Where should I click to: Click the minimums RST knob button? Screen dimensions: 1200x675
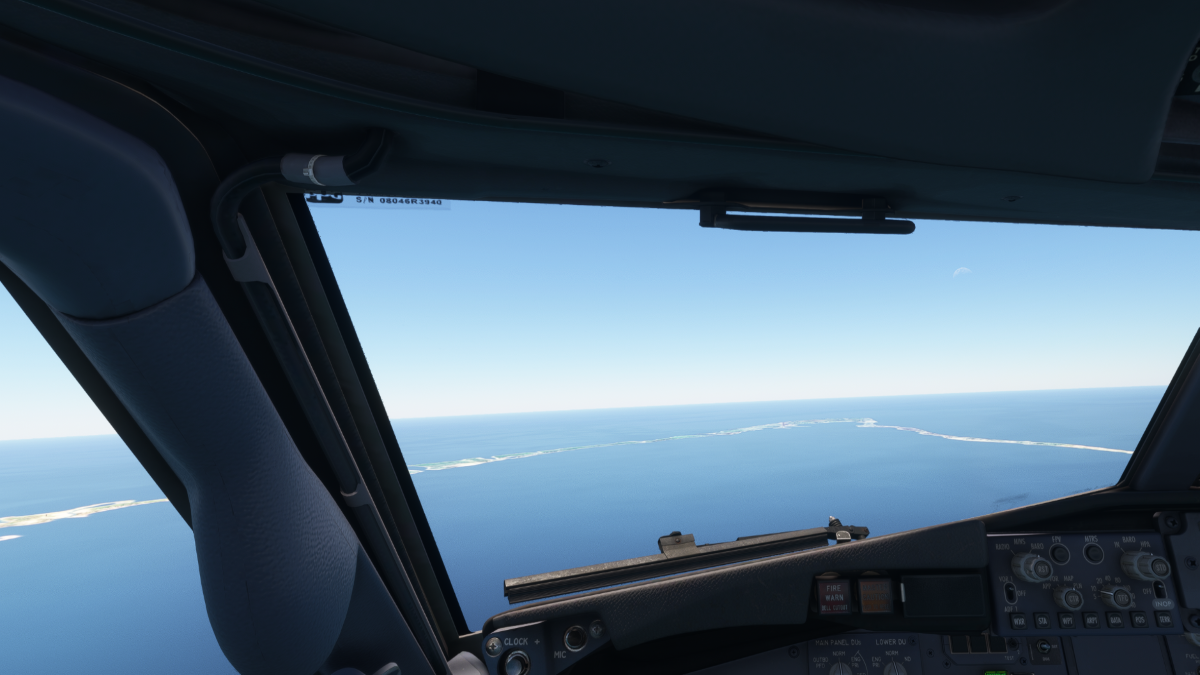click(x=1039, y=569)
